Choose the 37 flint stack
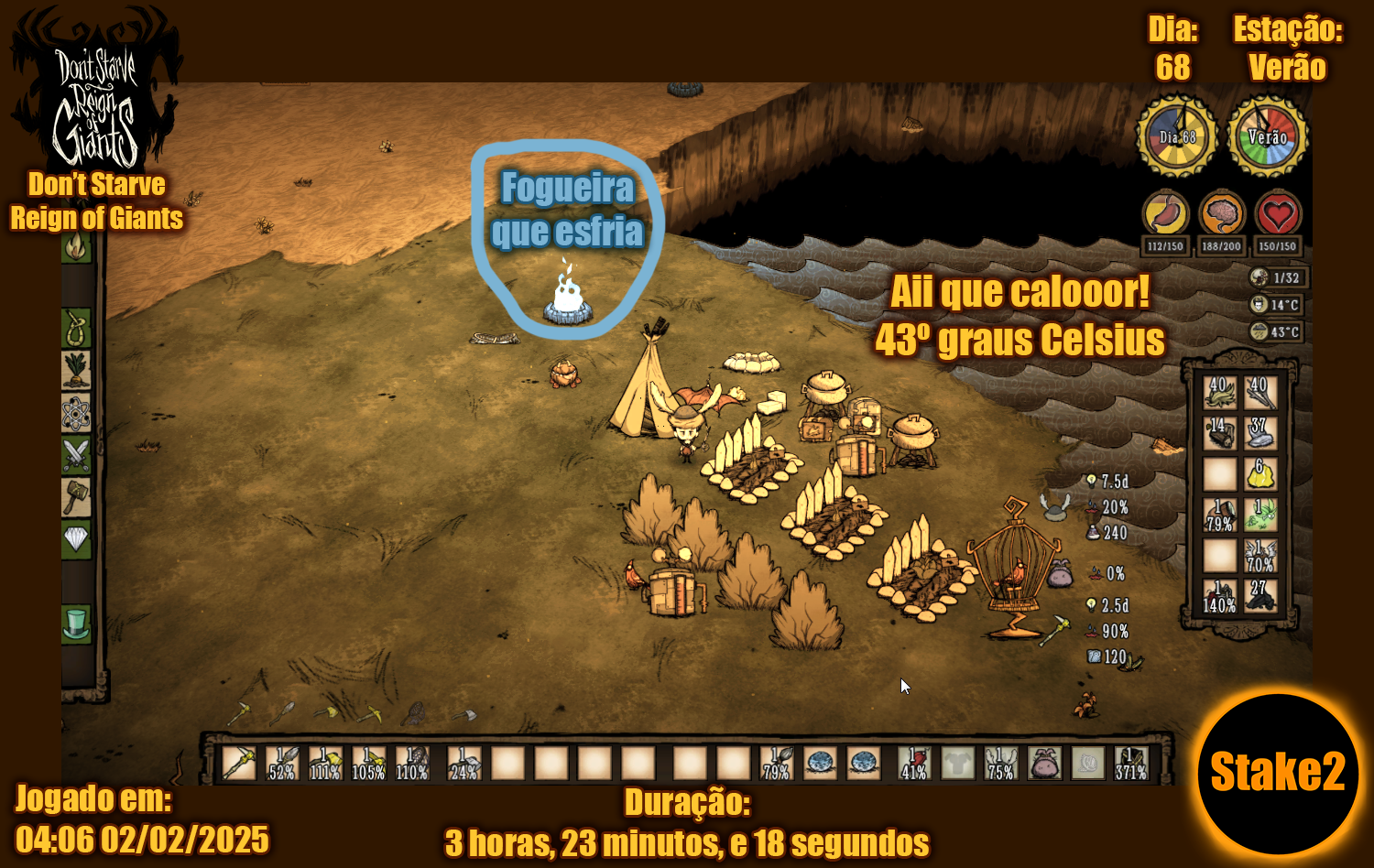1374x868 pixels. (x=1260, y=433)
